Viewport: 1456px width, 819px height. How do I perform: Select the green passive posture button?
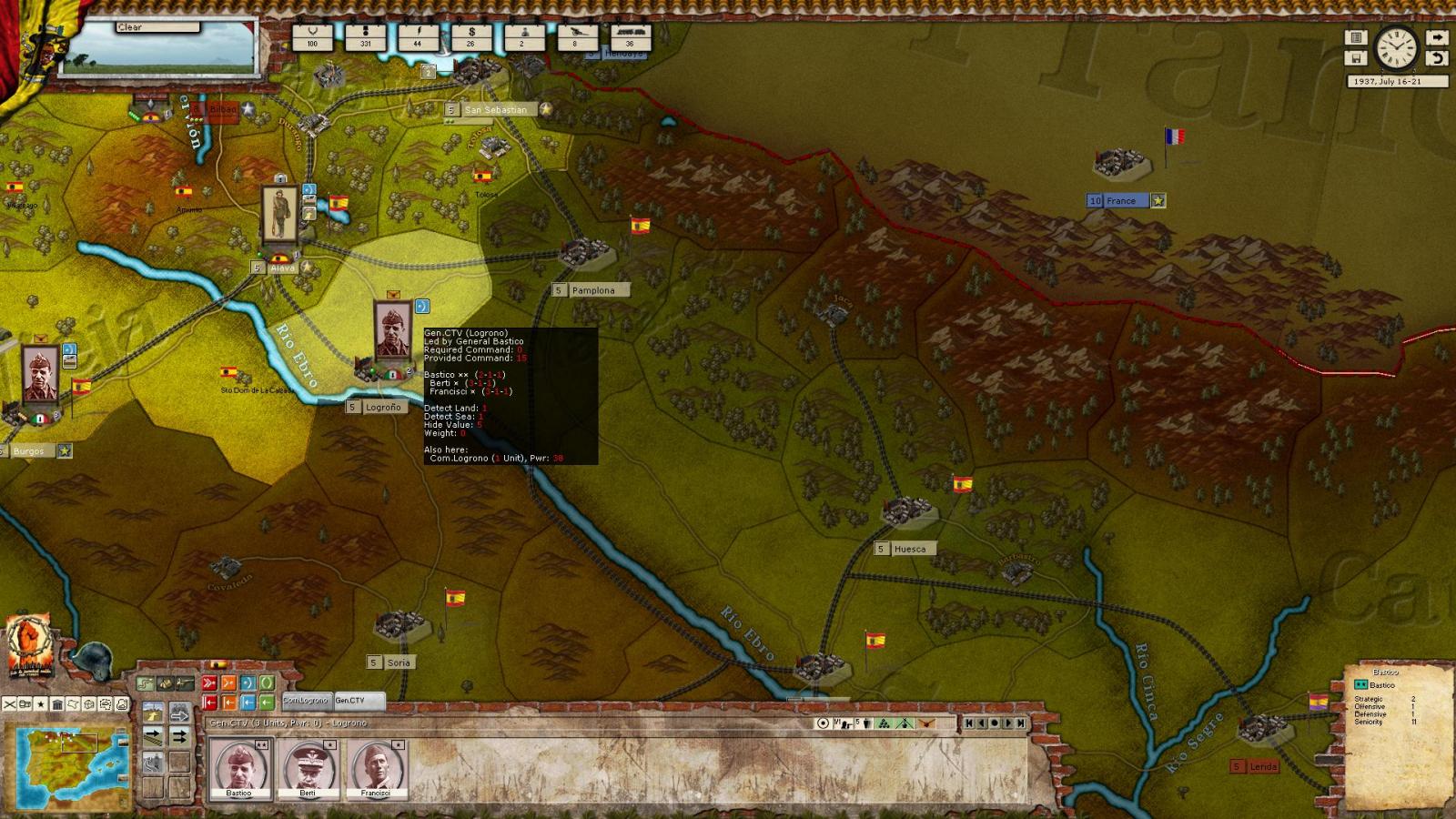tap(267, 683)
